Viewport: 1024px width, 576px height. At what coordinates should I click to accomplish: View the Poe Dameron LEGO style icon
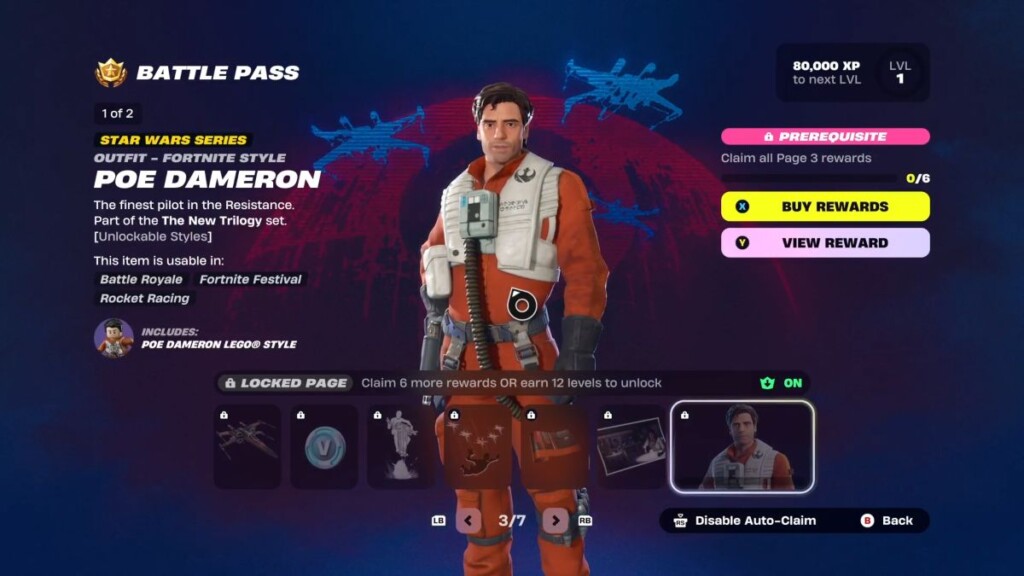(114, 338)
